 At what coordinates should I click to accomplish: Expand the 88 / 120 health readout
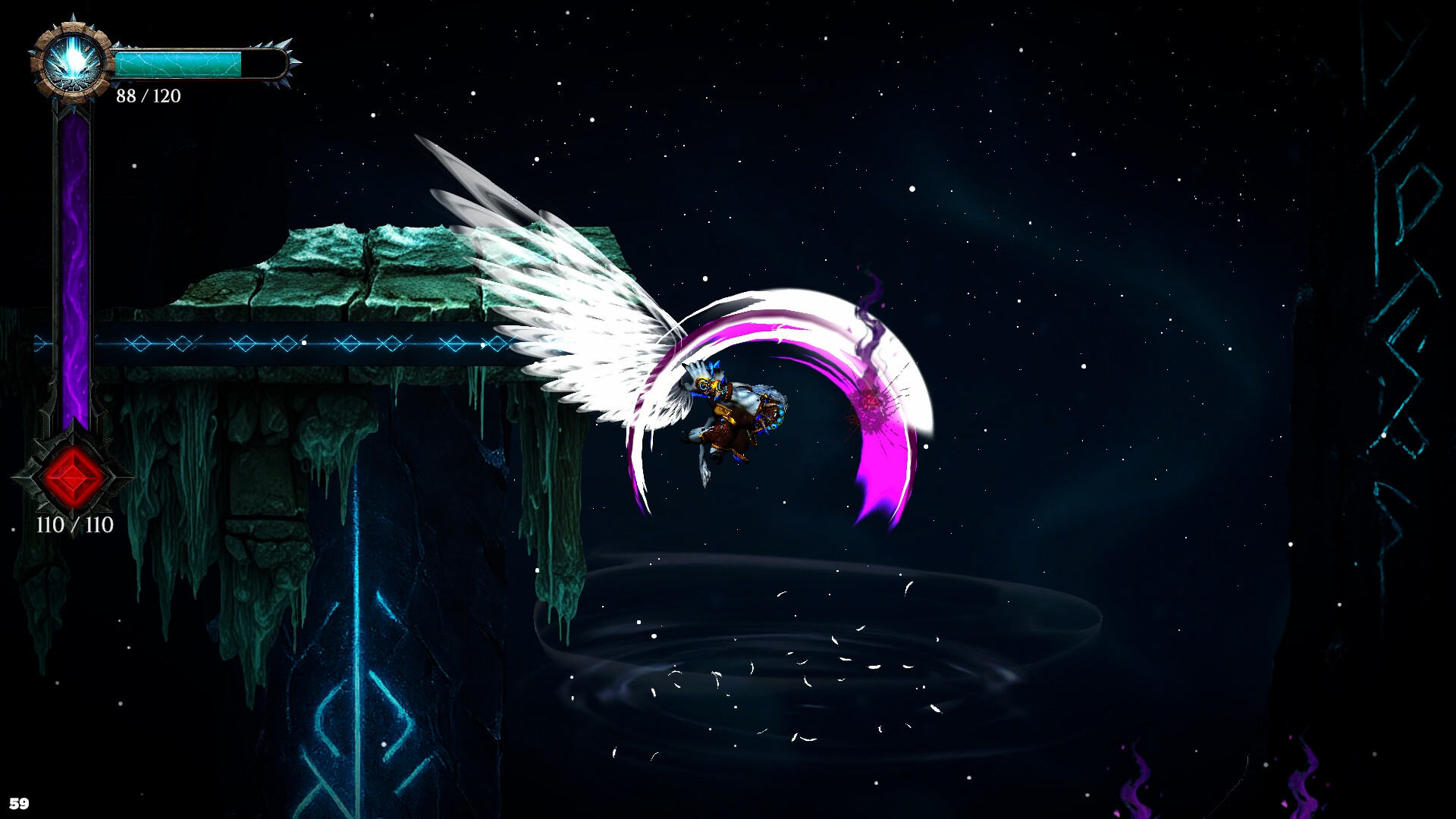coord(149,96)
